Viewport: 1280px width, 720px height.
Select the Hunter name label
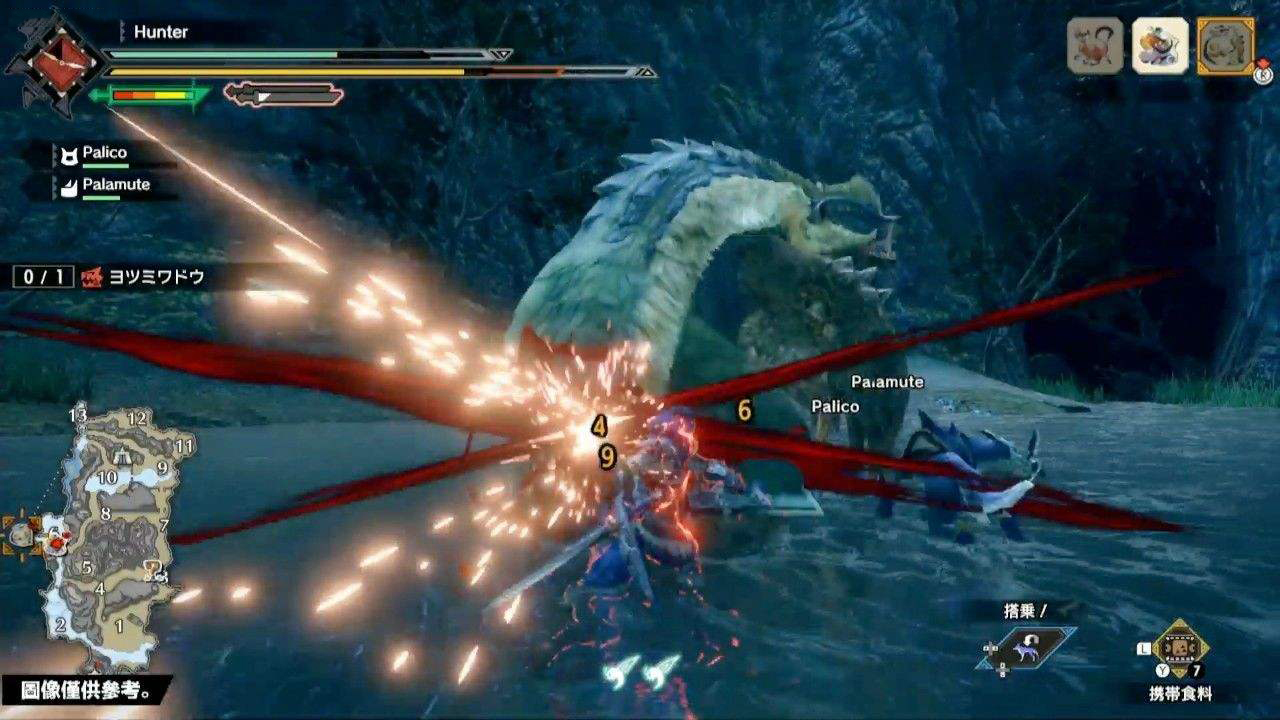pos(158,33)
